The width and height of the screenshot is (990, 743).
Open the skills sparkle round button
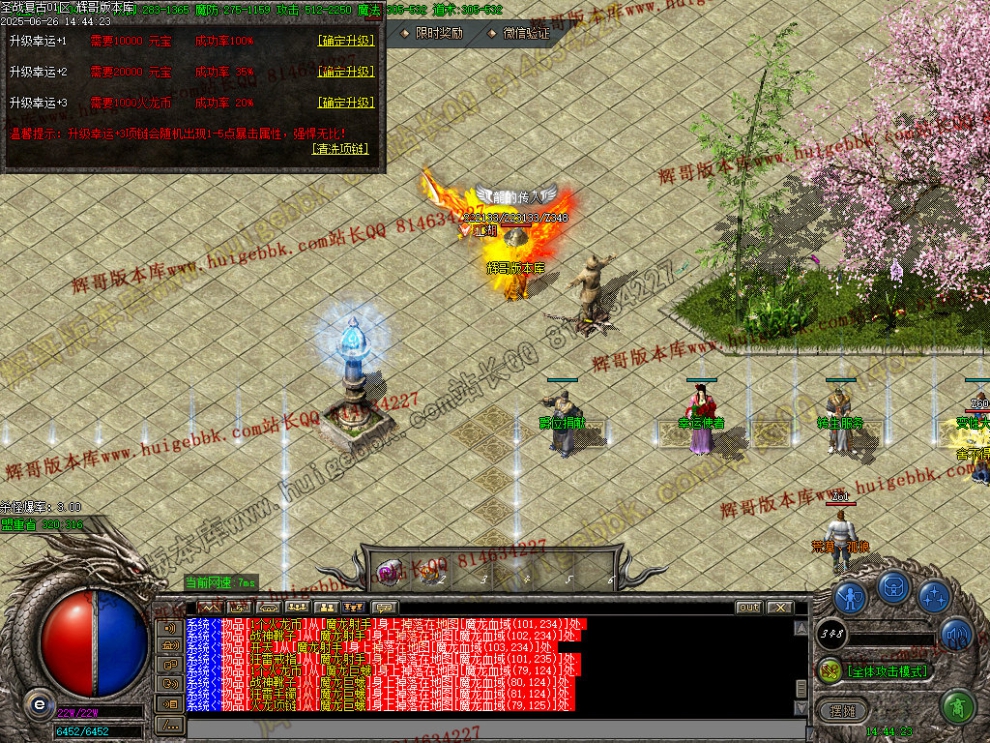click(934, 597)
